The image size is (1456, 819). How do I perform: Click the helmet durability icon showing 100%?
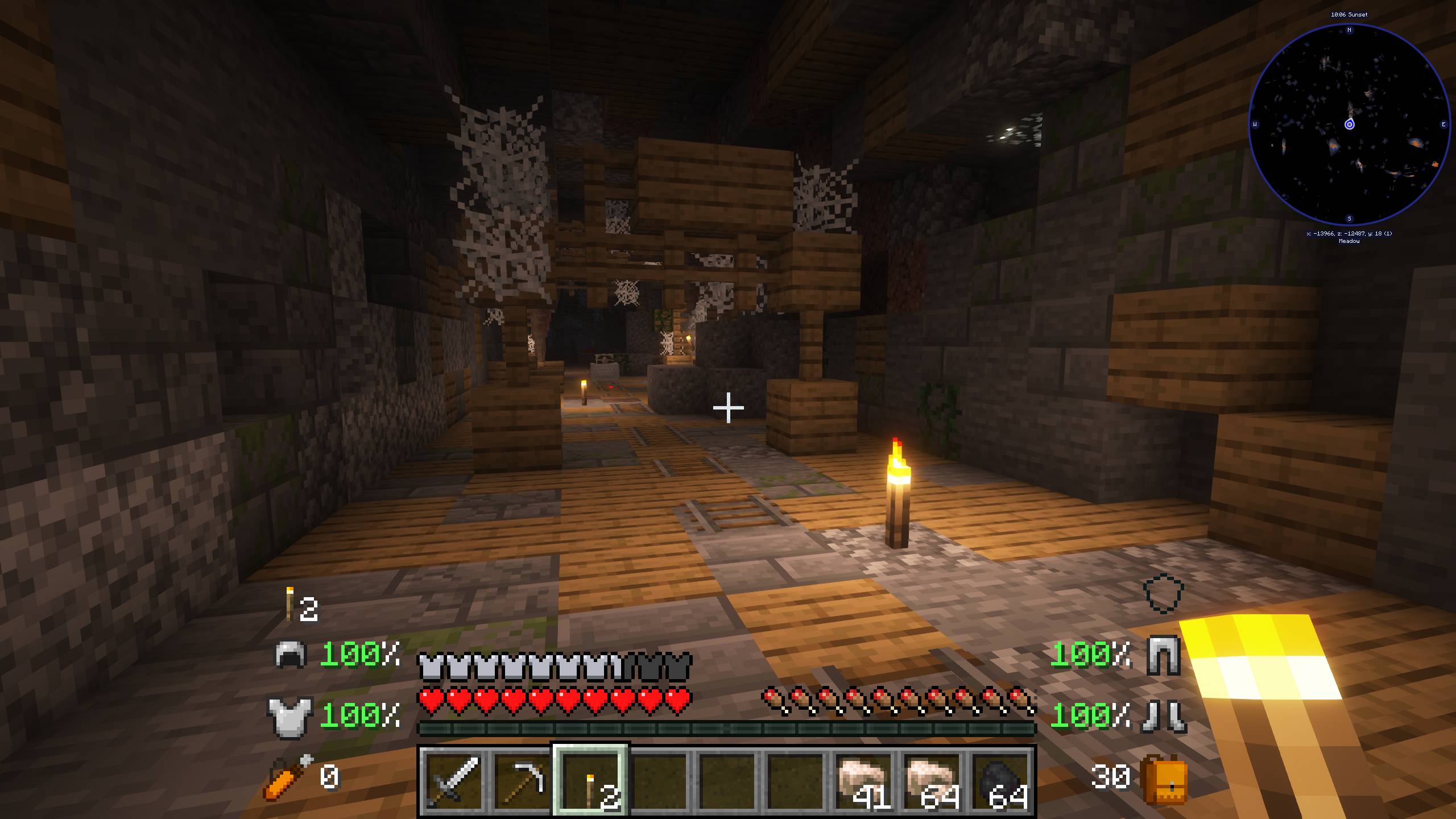click(290, 655)
